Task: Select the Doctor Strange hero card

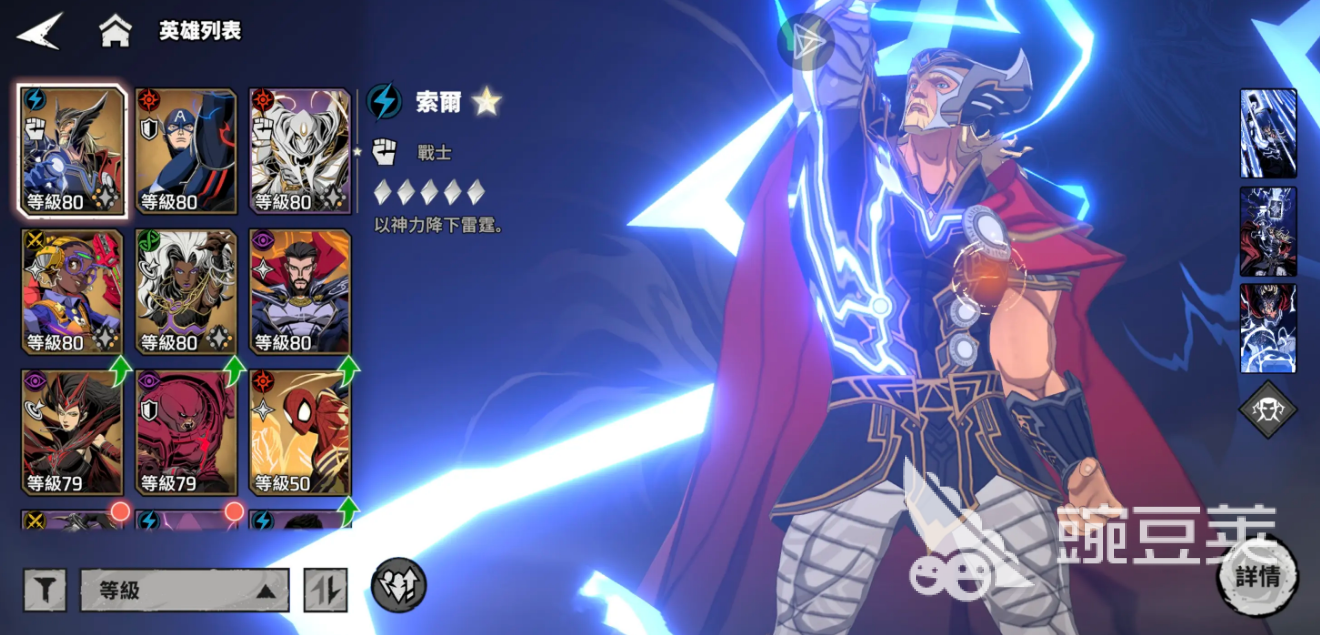Action: (x=300, y=292)
